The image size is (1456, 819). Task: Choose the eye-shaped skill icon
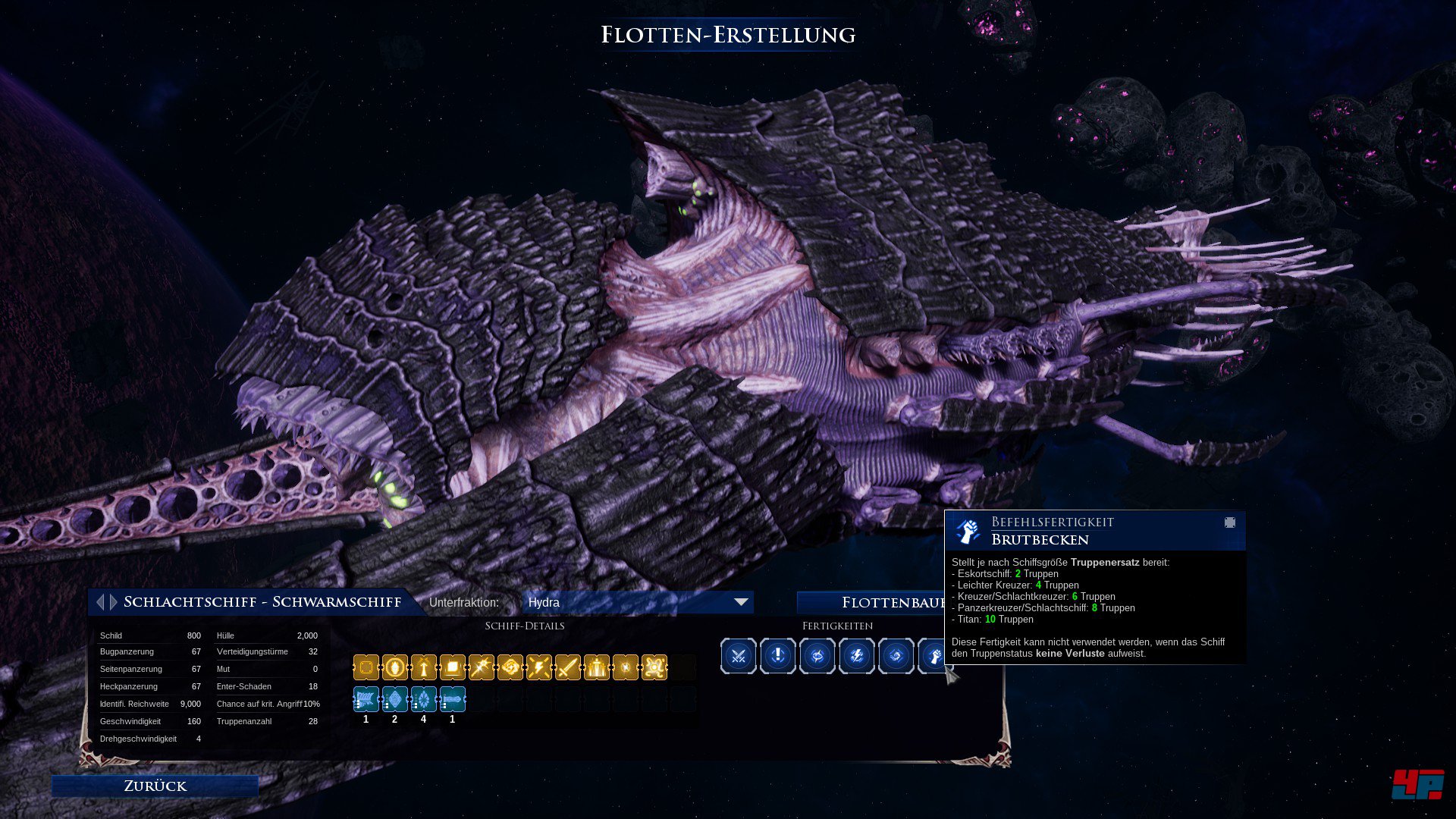click(x=817, y=656)
